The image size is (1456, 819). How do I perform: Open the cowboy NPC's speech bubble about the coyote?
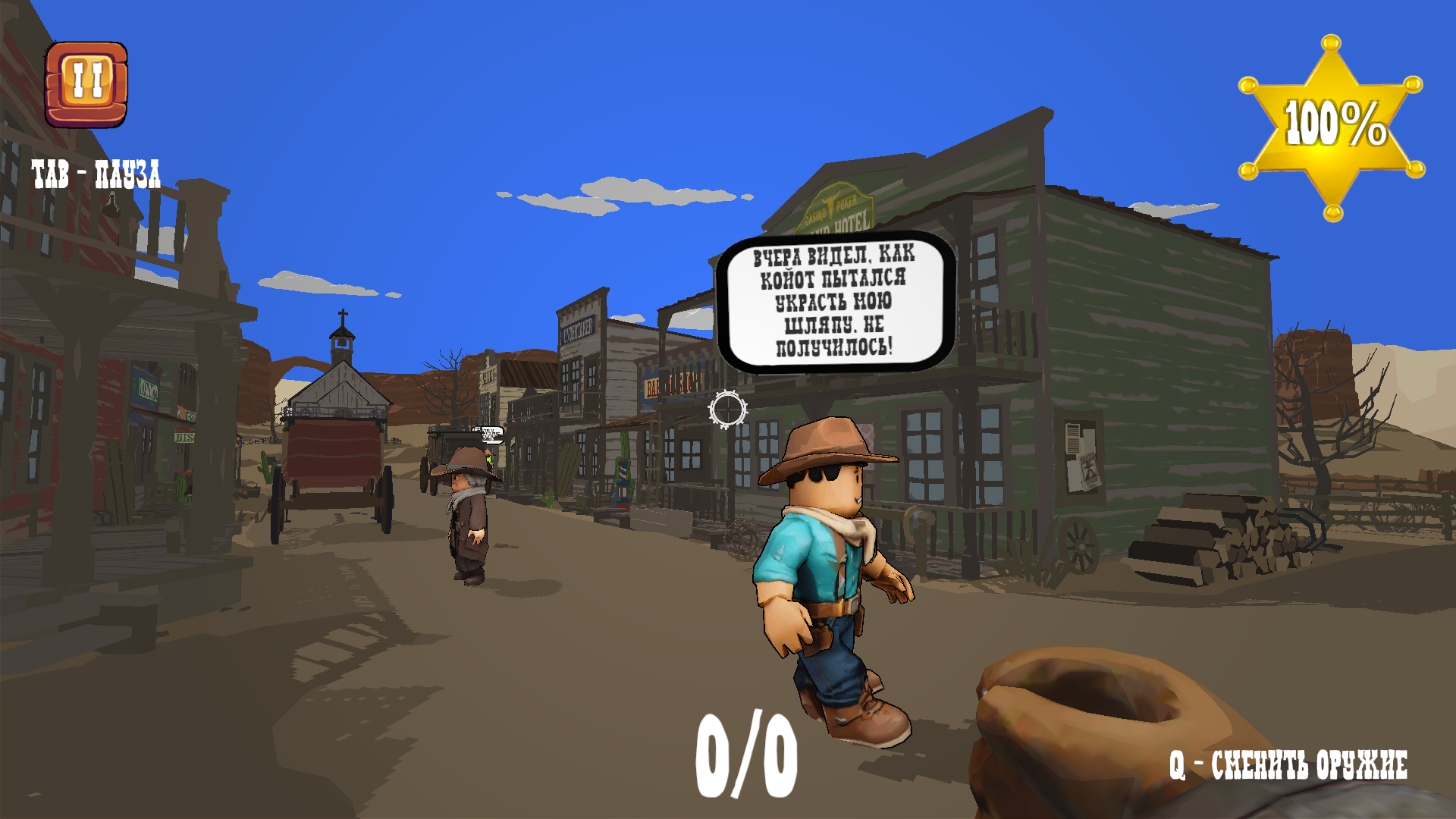[x=834, y=303]
